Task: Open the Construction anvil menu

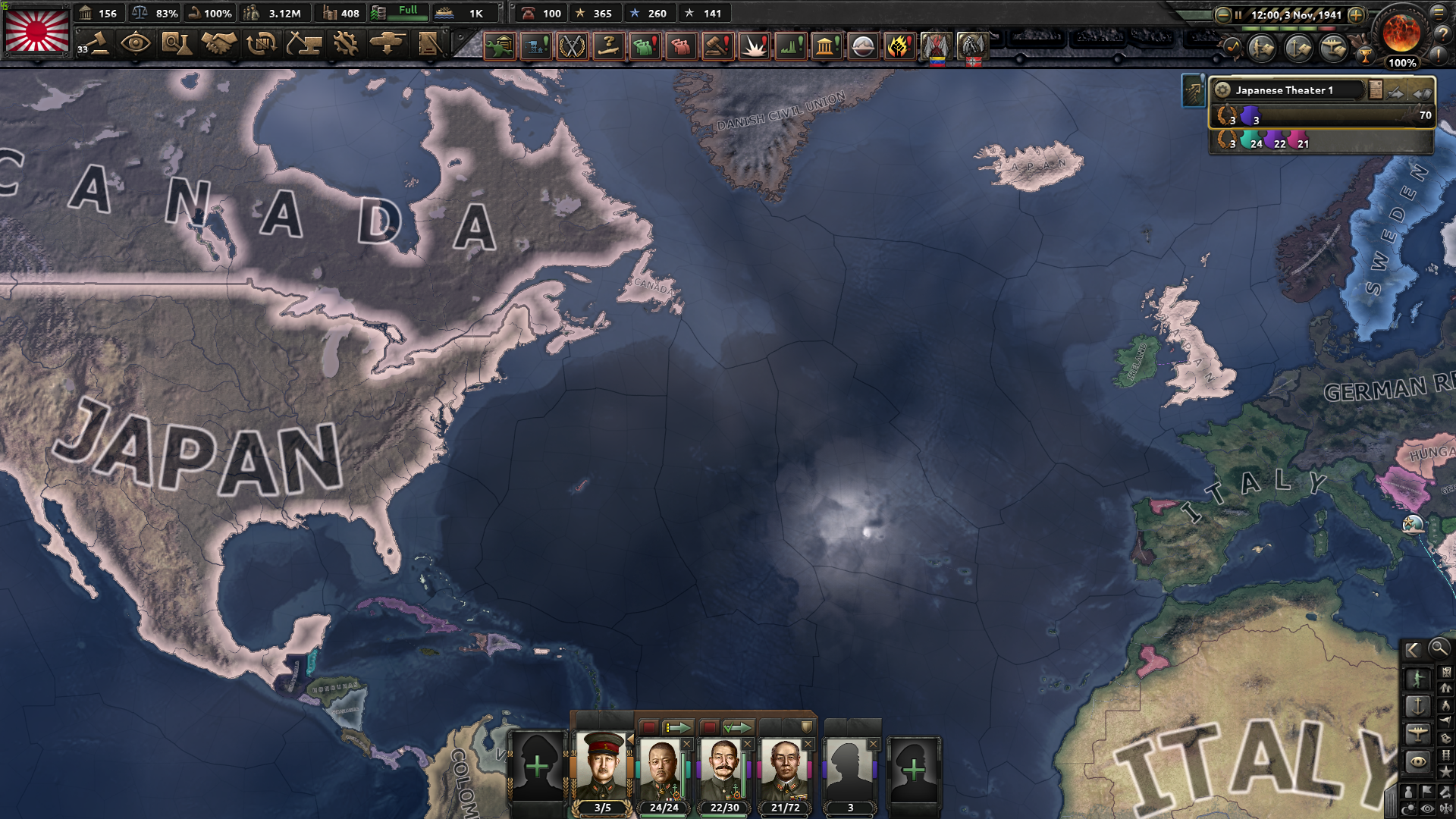Action: coord(303,45)
